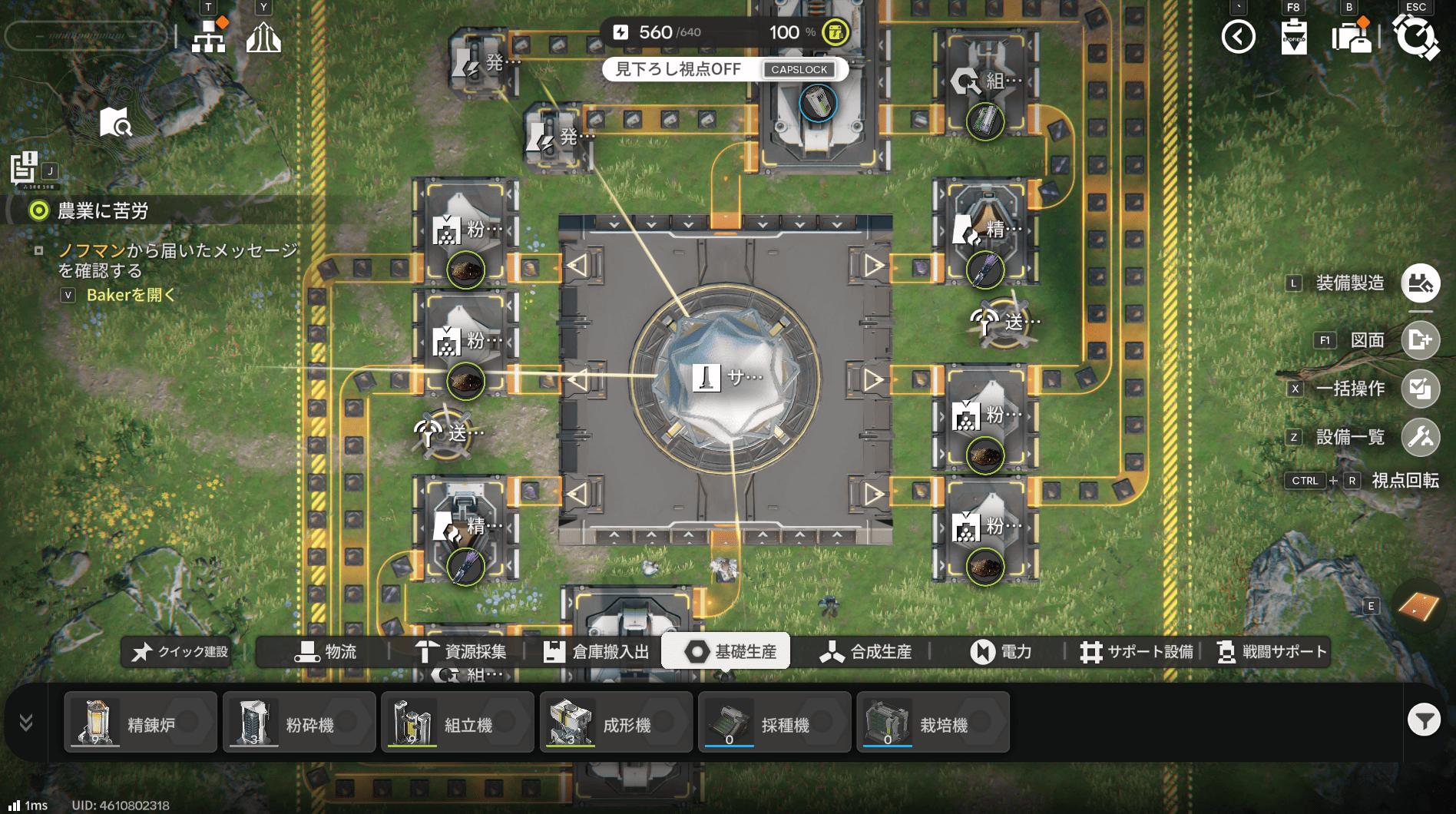
Task: Switch to the 物流 category tab
Action: [x=326, y=652]
